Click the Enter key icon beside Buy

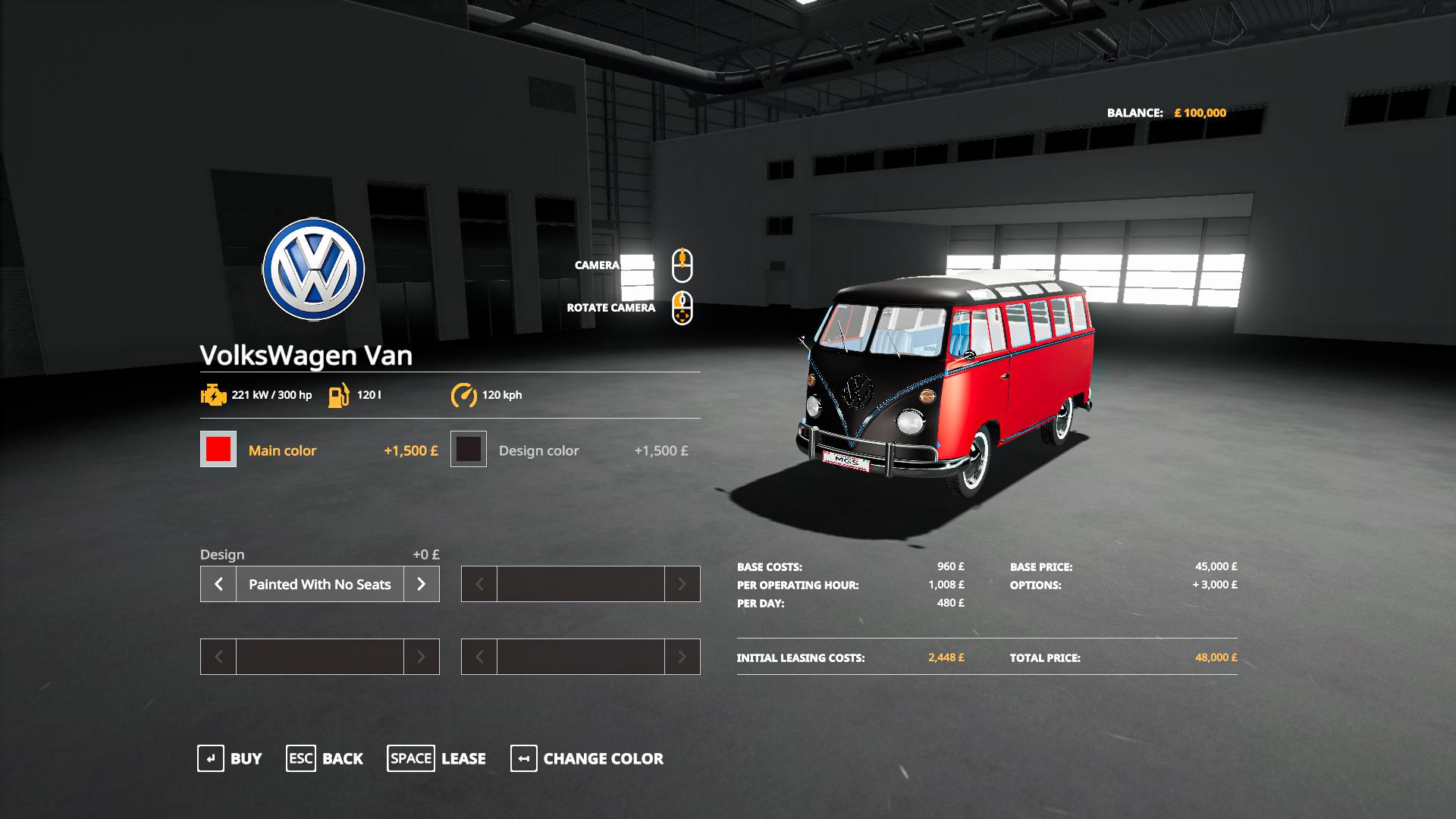pos(209,758)
